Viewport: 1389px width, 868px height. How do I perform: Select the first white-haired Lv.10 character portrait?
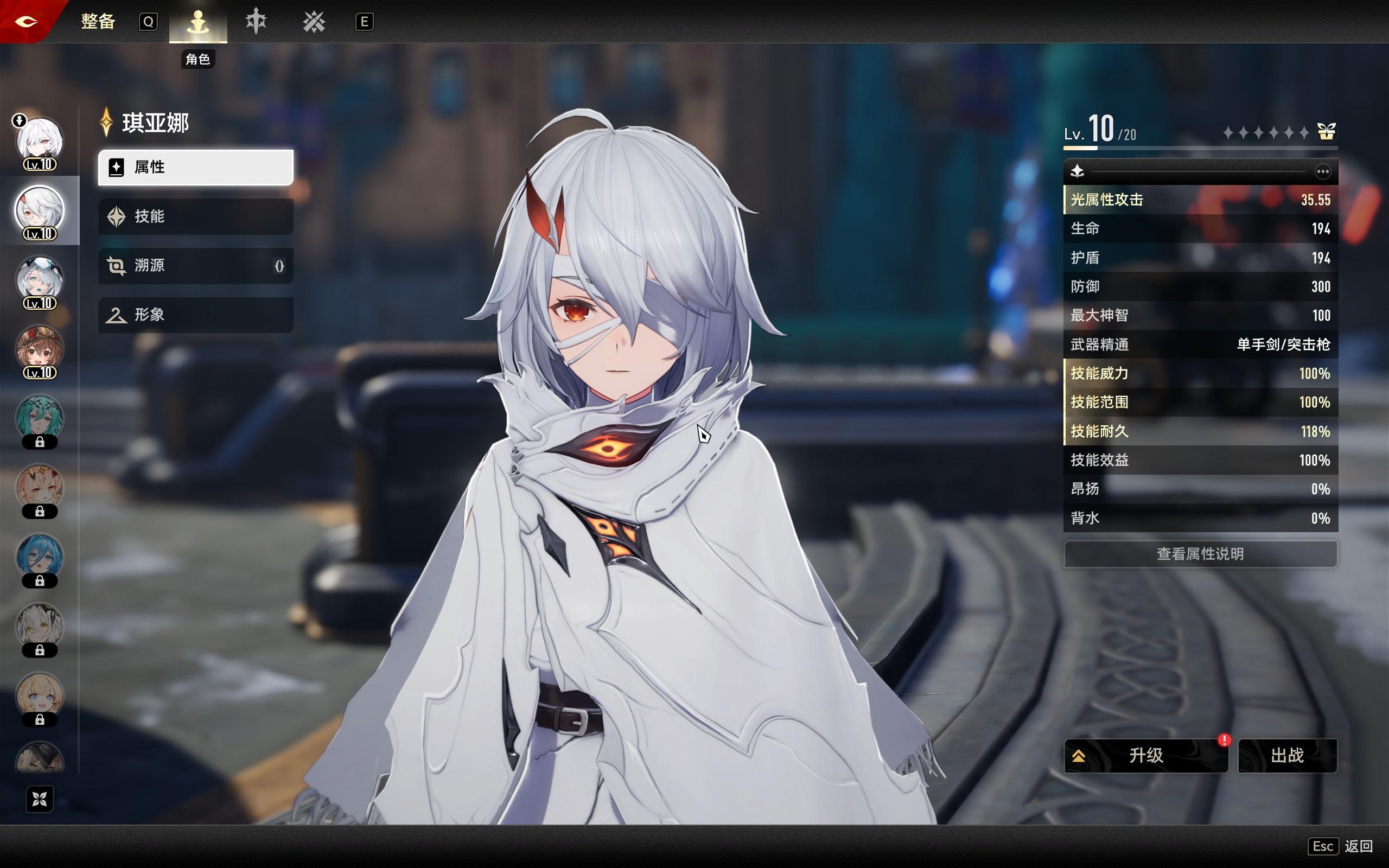tap(39, 142)
